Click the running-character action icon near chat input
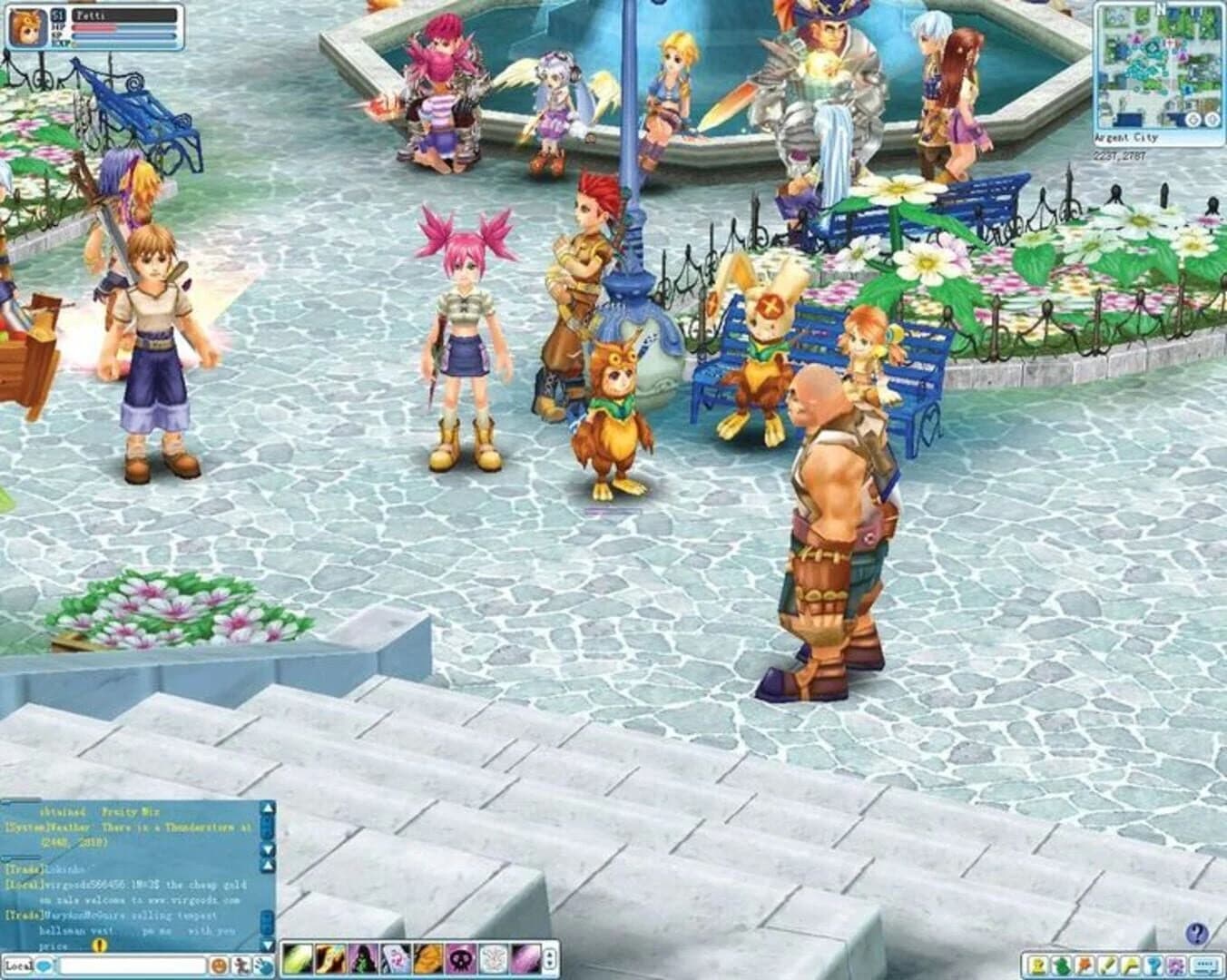Screen dimensions: 1227x980 (x=243, y=965)
